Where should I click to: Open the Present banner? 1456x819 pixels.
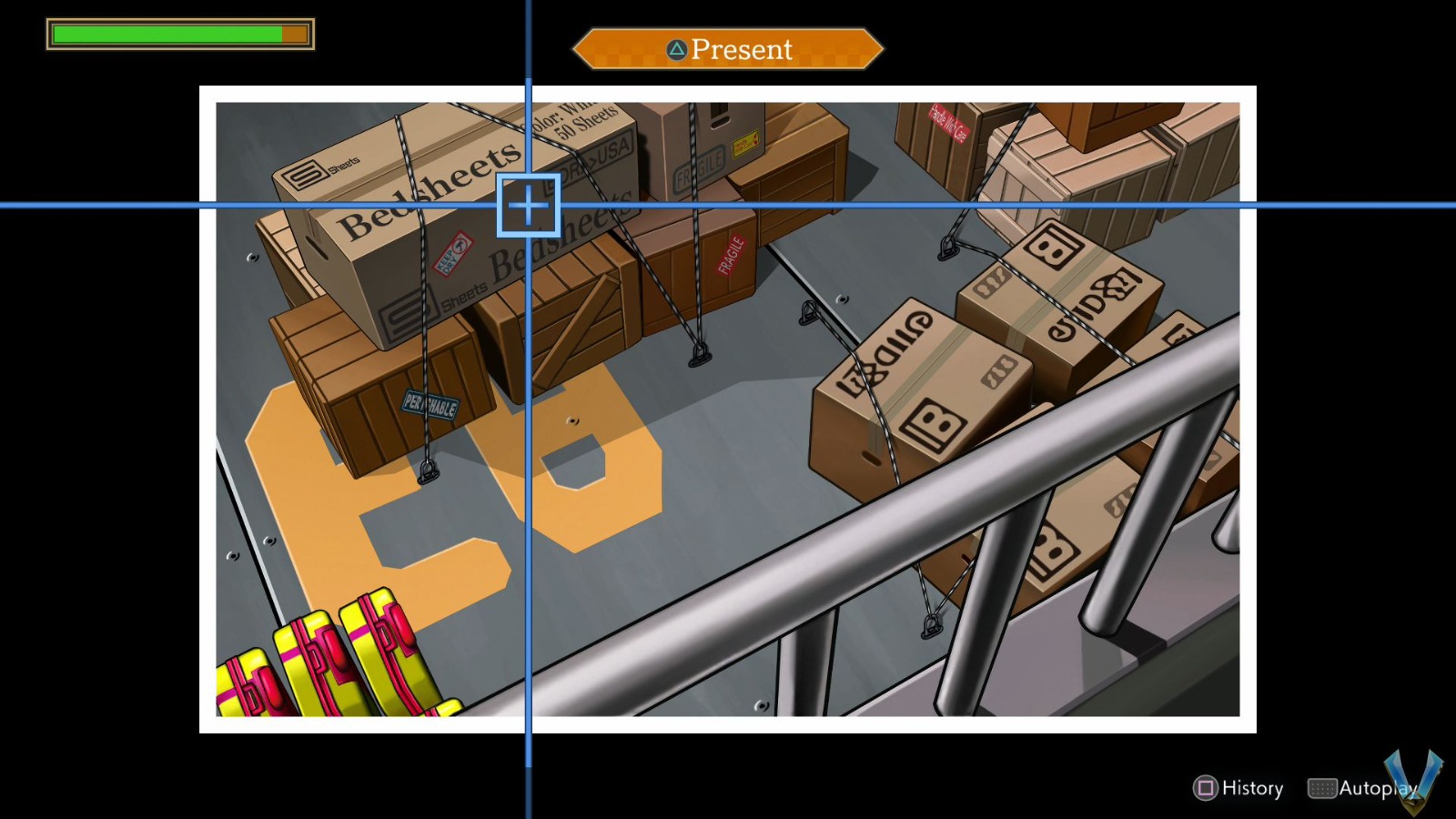point(728,50)
